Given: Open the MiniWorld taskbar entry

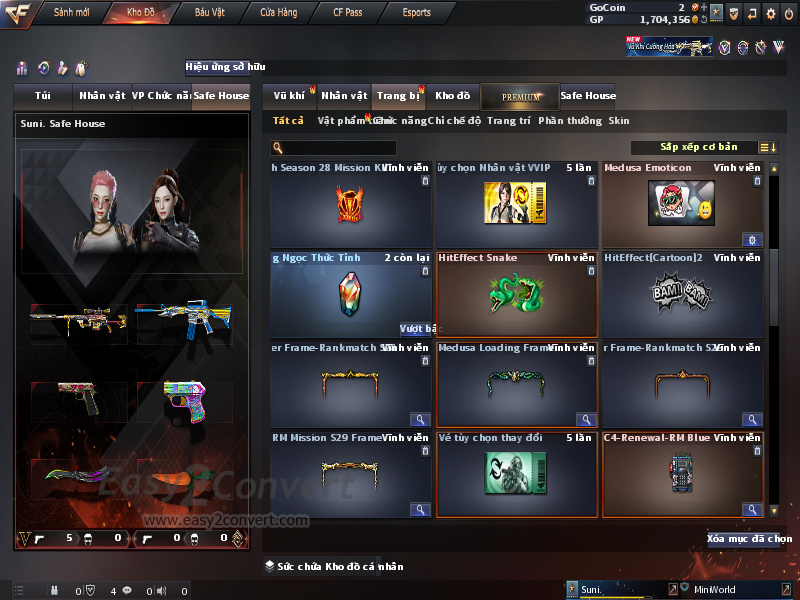Looking at the screenshot, I should [x=715, y=590].
